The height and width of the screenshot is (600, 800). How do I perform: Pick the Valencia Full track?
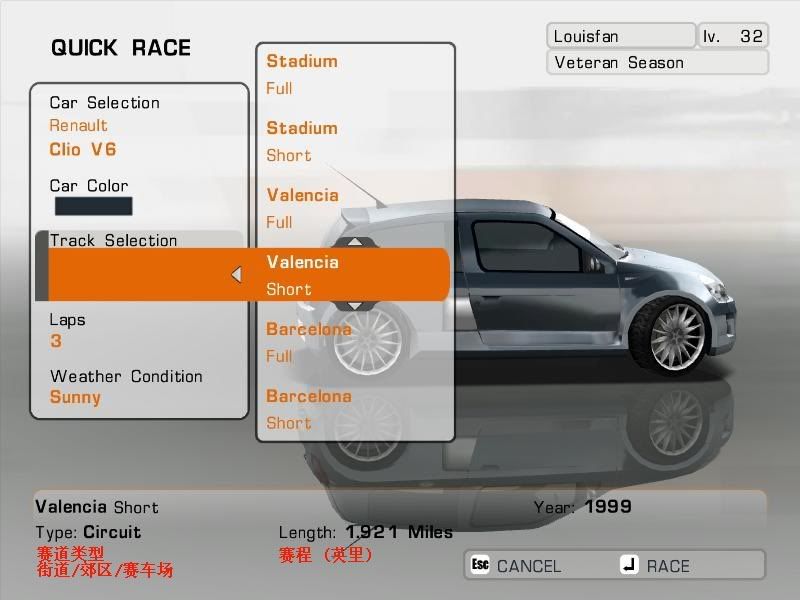355,209
